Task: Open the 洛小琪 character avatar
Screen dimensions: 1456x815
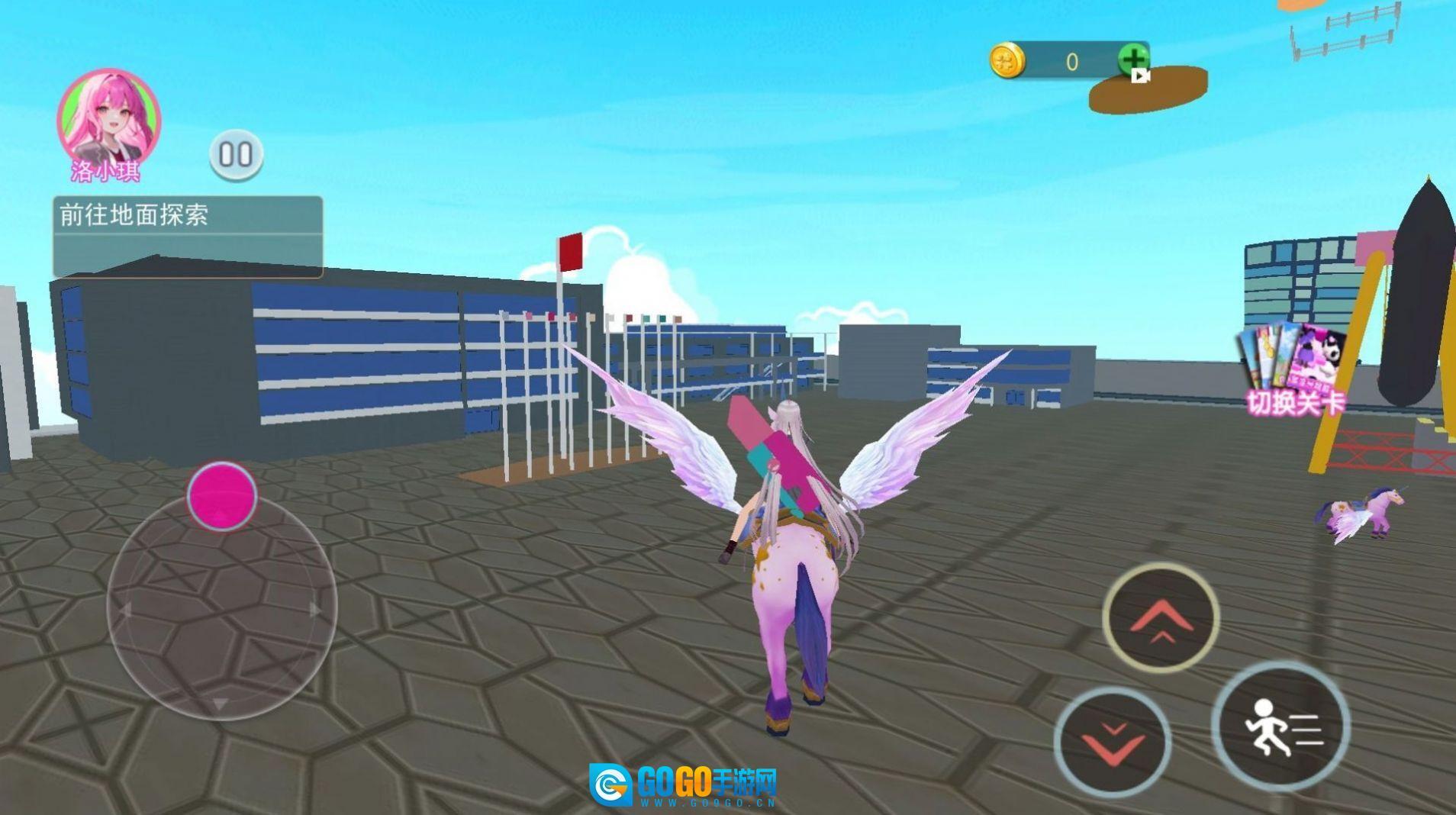Action: coord(108,118)
